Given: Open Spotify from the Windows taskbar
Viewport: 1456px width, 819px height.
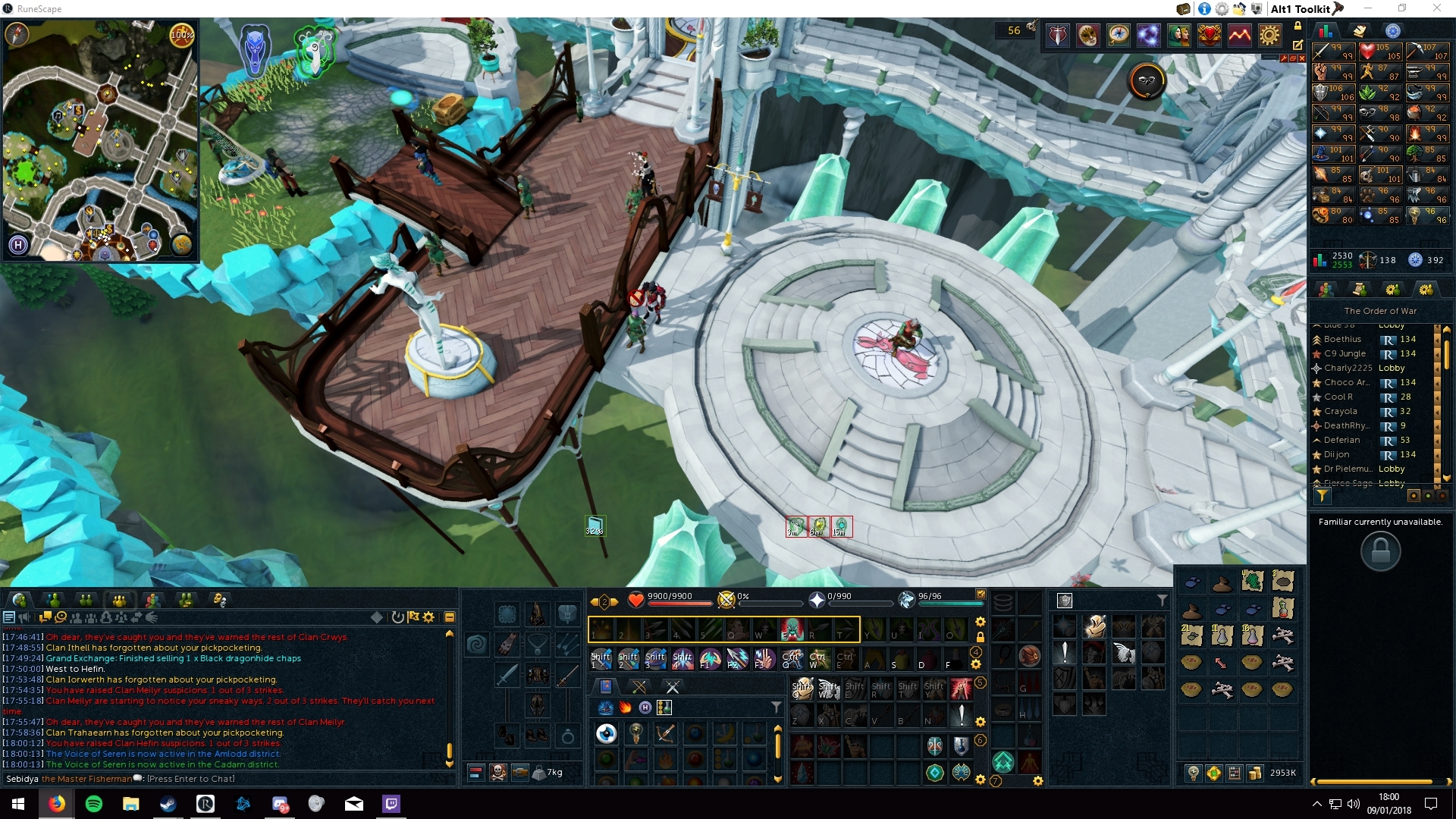Looking at the screenshot, I should [x=94, y=805].
